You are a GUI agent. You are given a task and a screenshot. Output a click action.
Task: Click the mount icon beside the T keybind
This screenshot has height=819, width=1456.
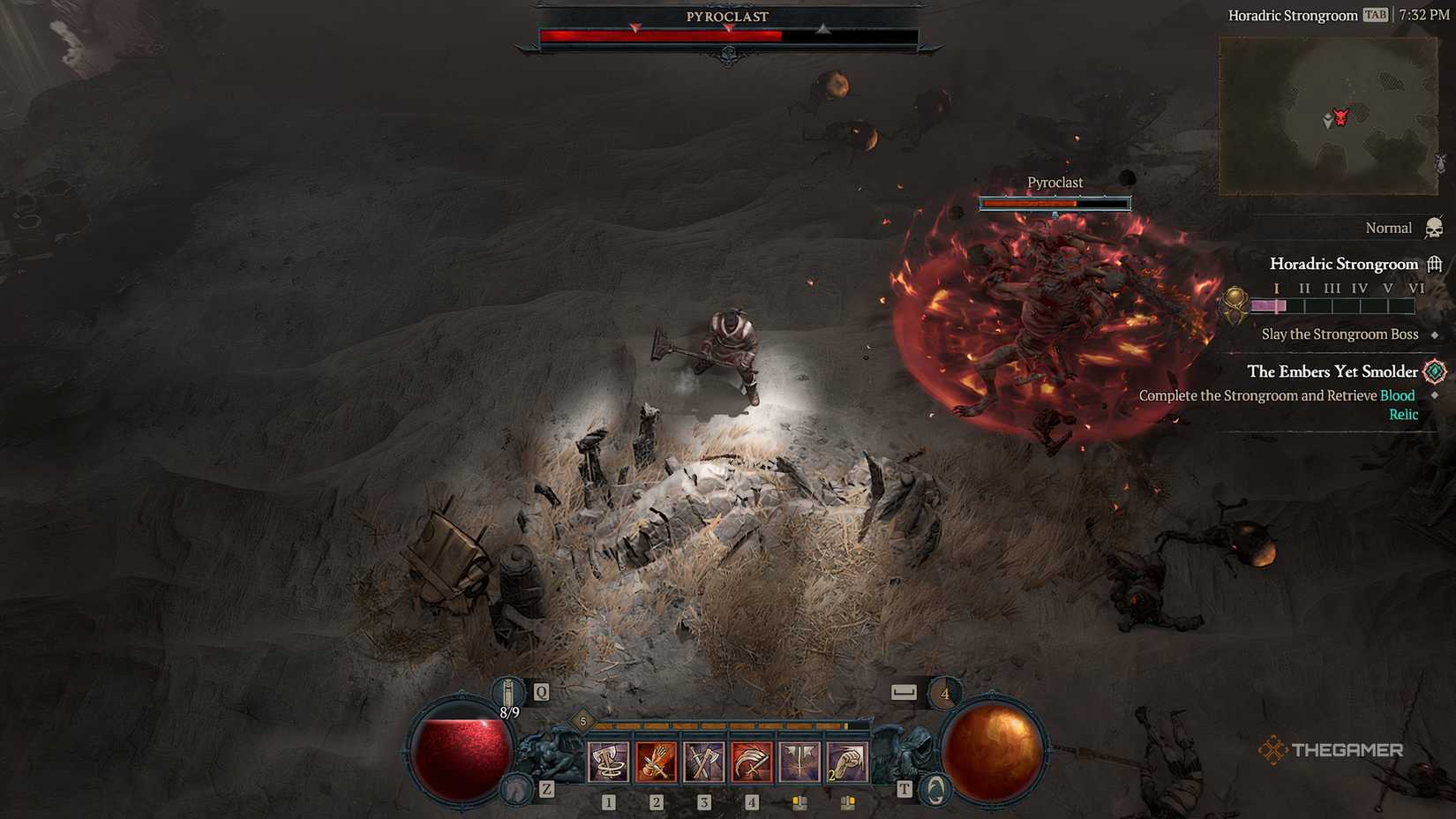(x=935, y=787)
